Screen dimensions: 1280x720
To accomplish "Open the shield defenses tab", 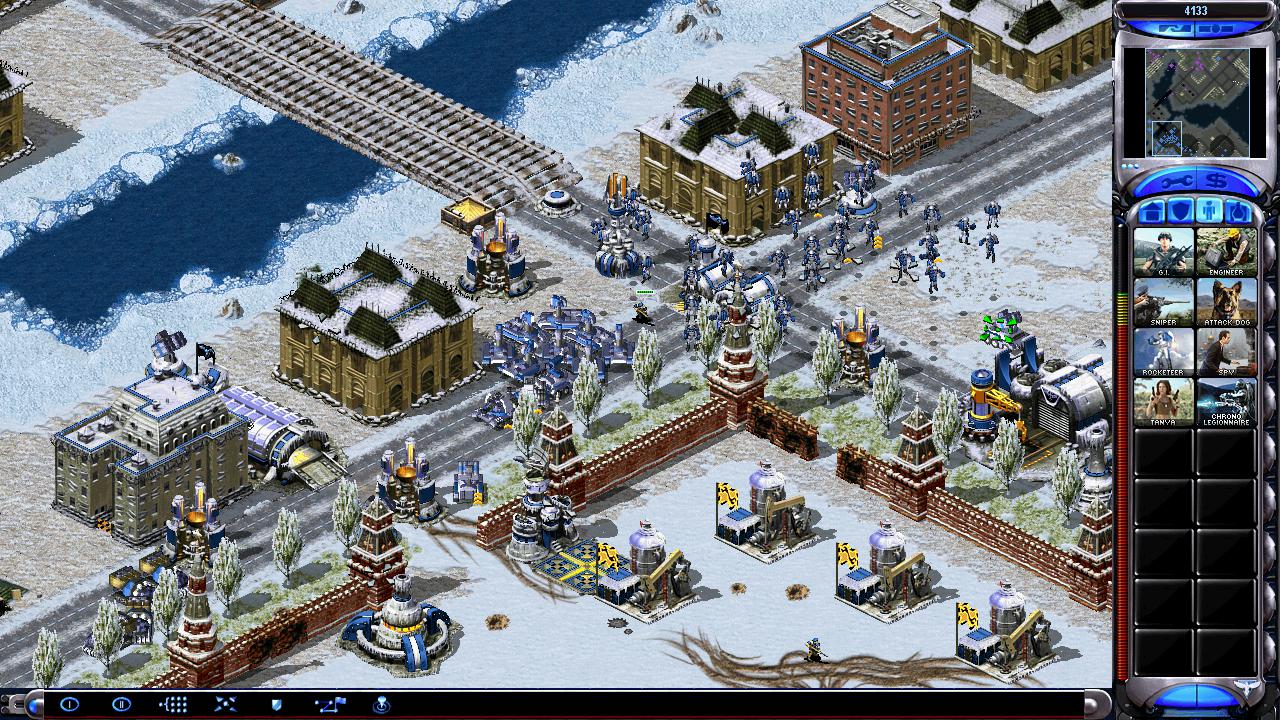I will (x=1179, y=212).
